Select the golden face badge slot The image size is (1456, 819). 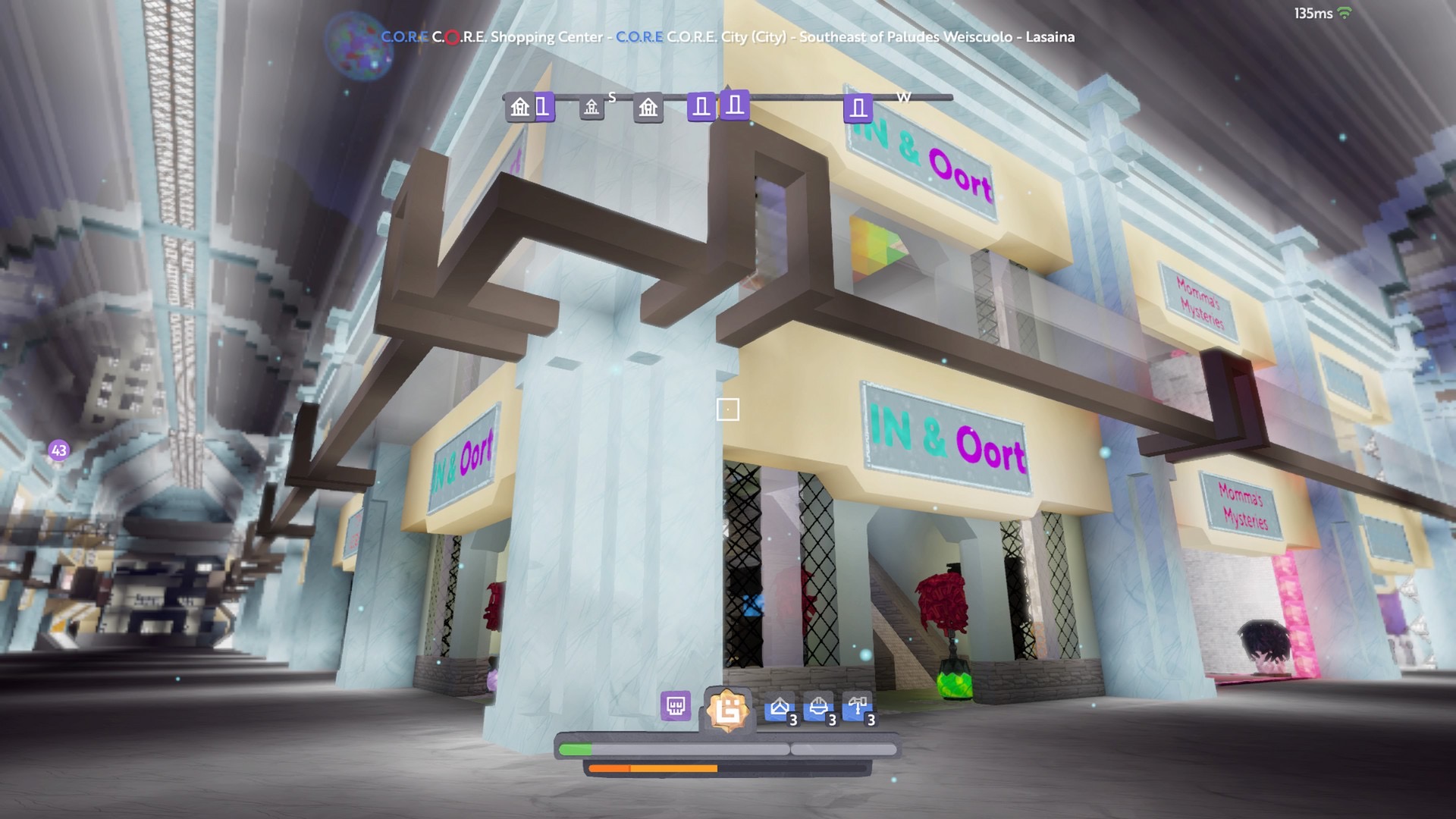point(728,711)
